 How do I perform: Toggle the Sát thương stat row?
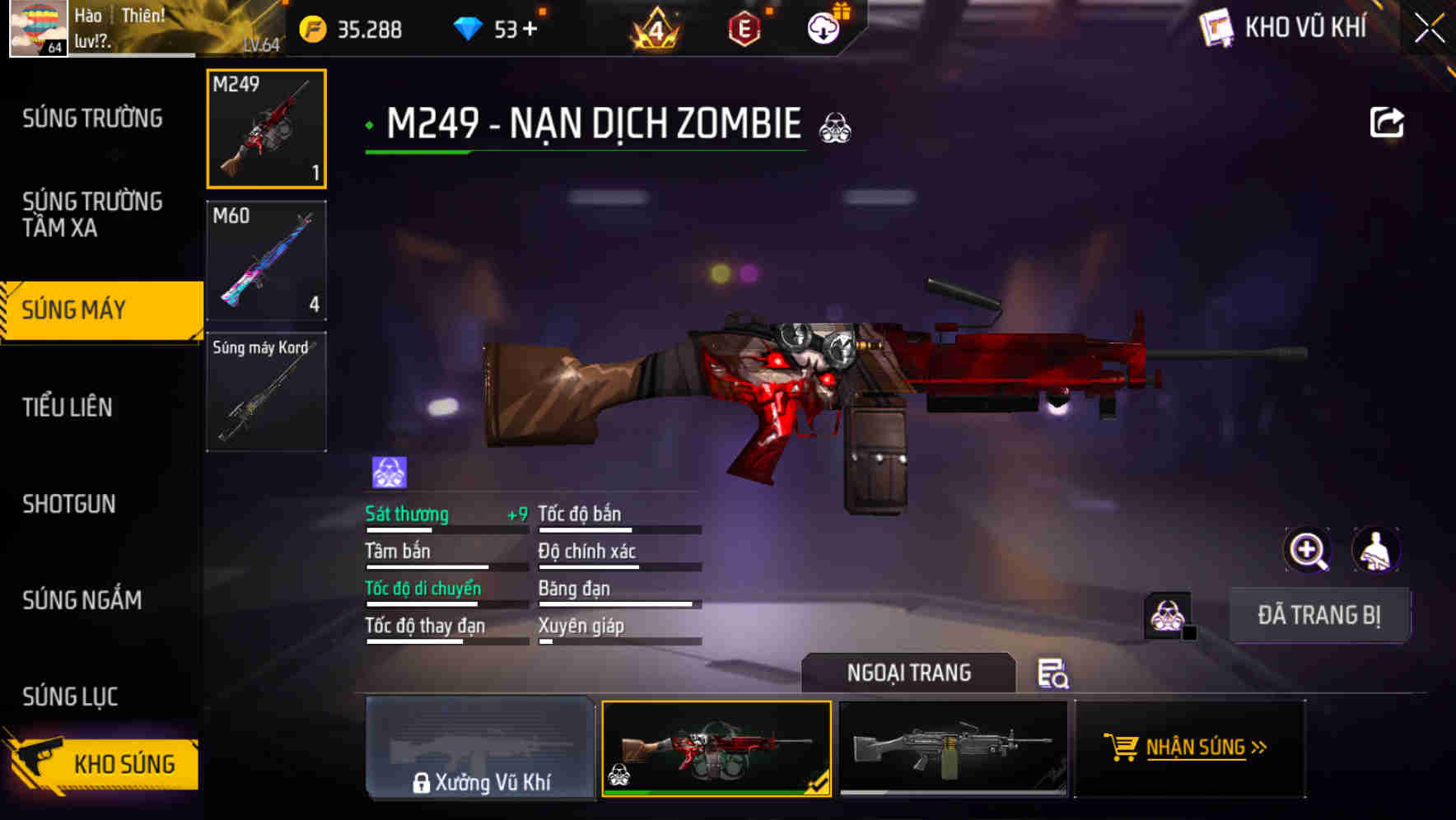click(408, 514)
